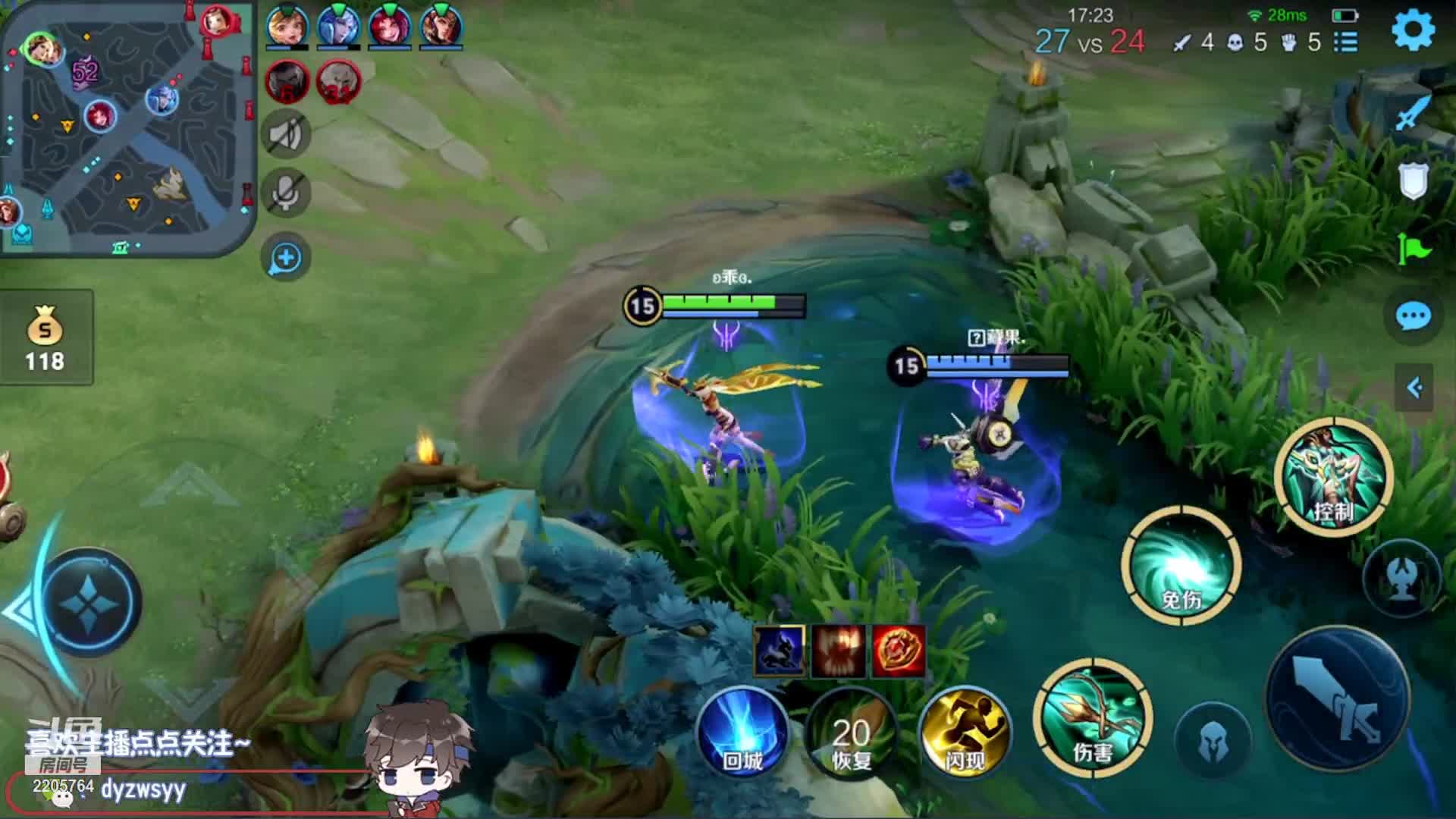Tap the blue plus chat bubble icon
Image resolution: width=1456 pixels, height=819 pixels.
point(286,258)
